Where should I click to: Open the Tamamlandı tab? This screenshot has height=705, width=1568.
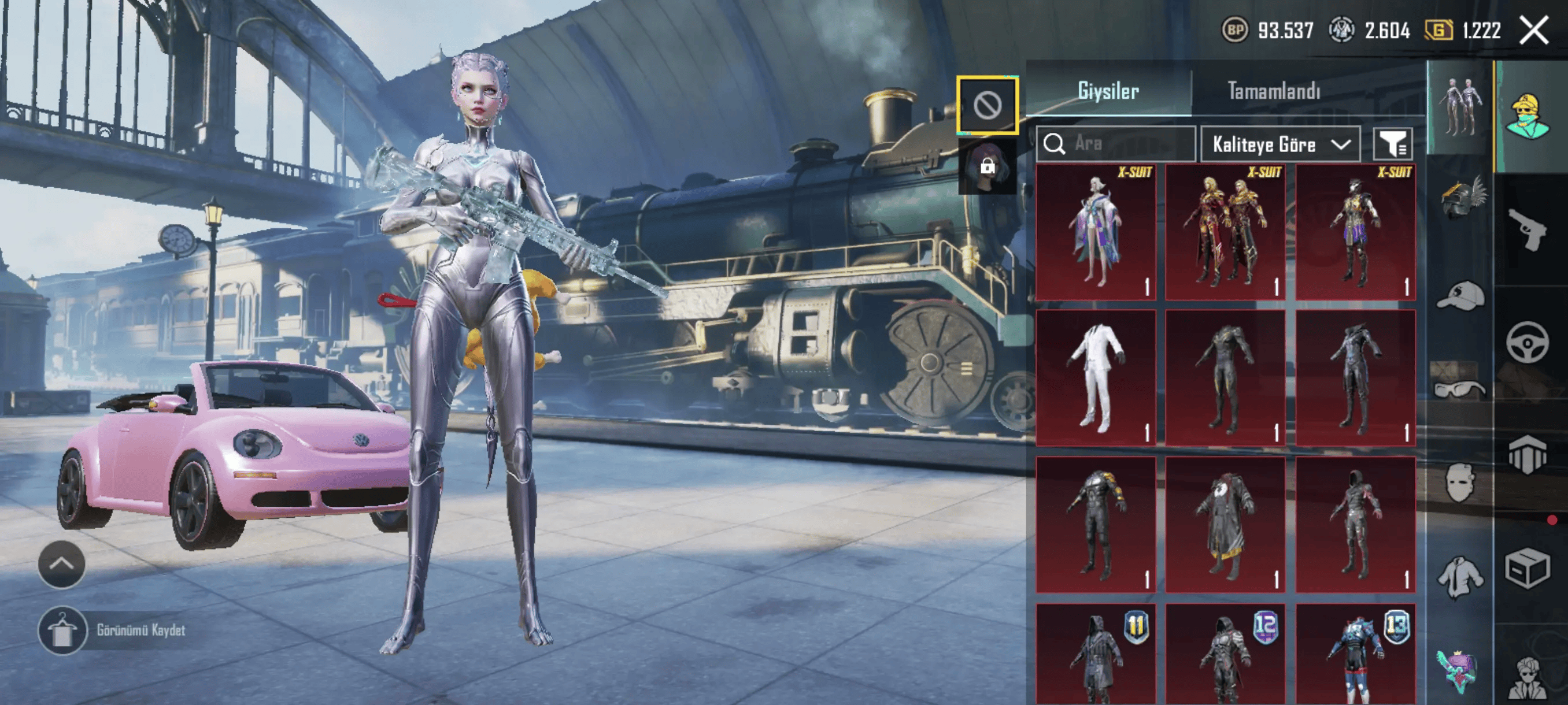[1273, 91]
